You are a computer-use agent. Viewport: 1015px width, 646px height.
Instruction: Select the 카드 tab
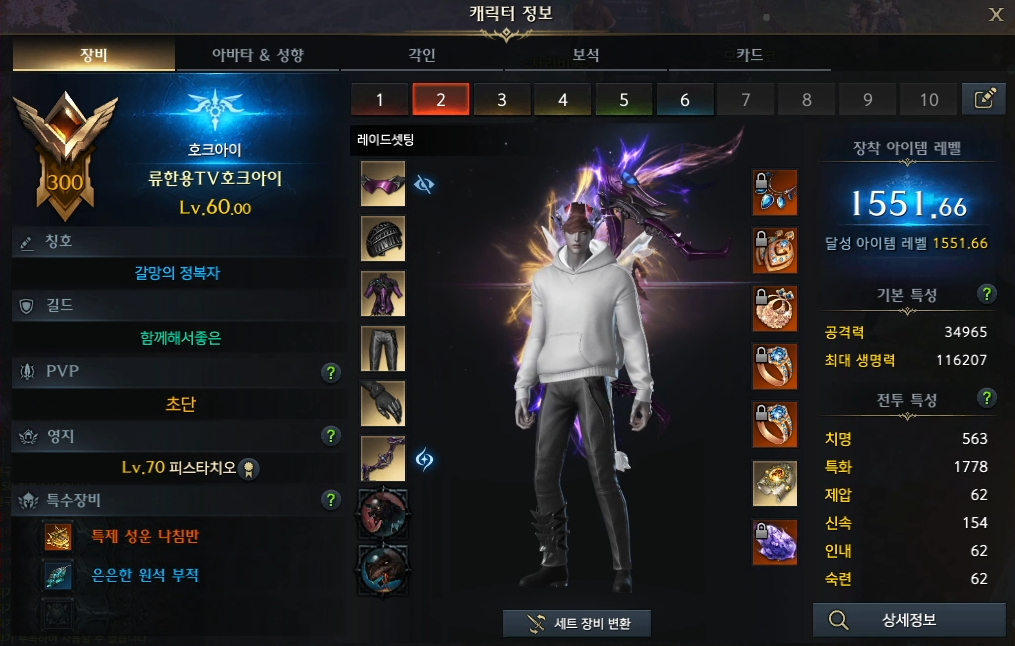[x=749, y=55]
